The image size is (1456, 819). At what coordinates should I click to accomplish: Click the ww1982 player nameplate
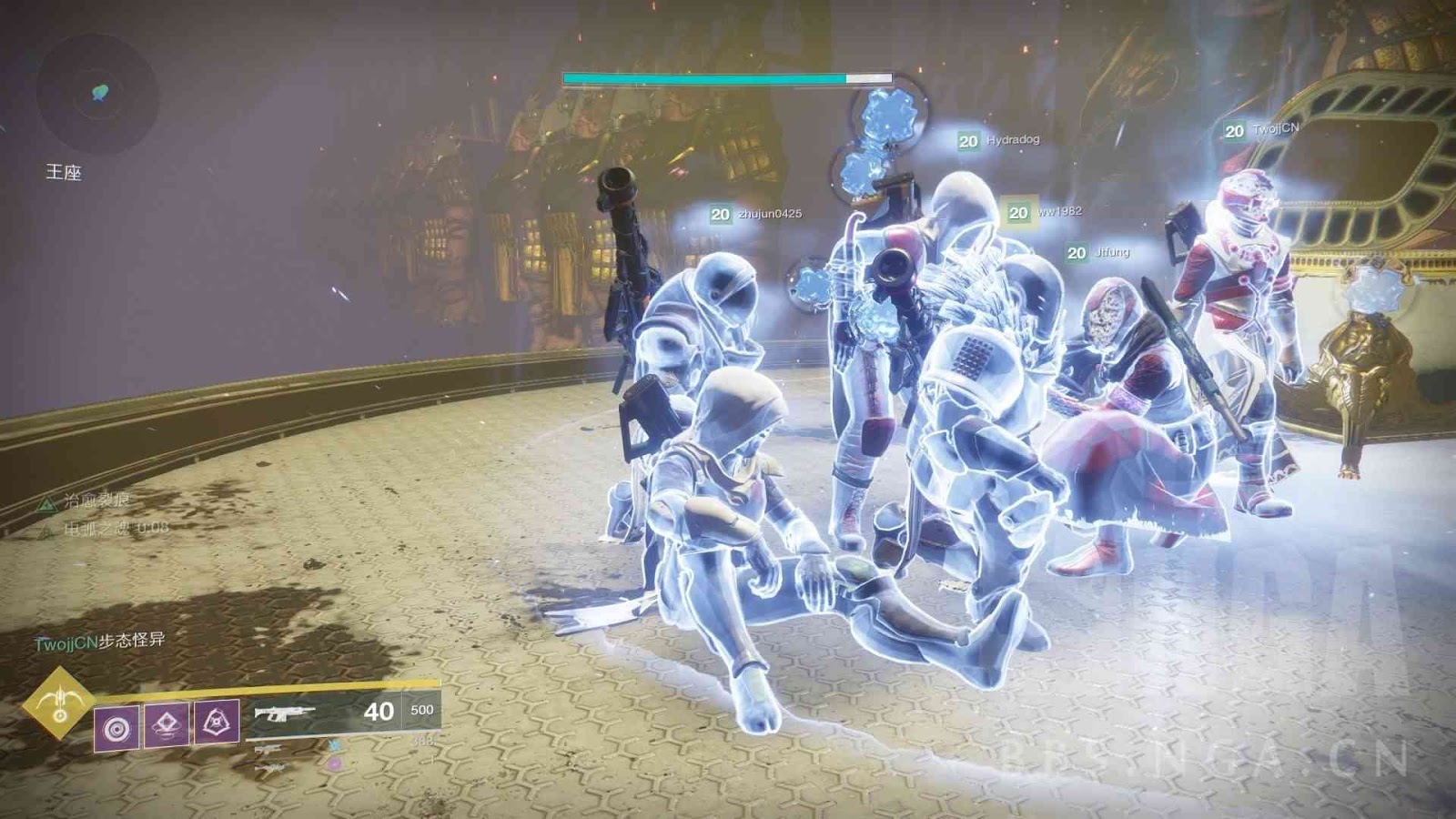click(x=1045, y=212)
